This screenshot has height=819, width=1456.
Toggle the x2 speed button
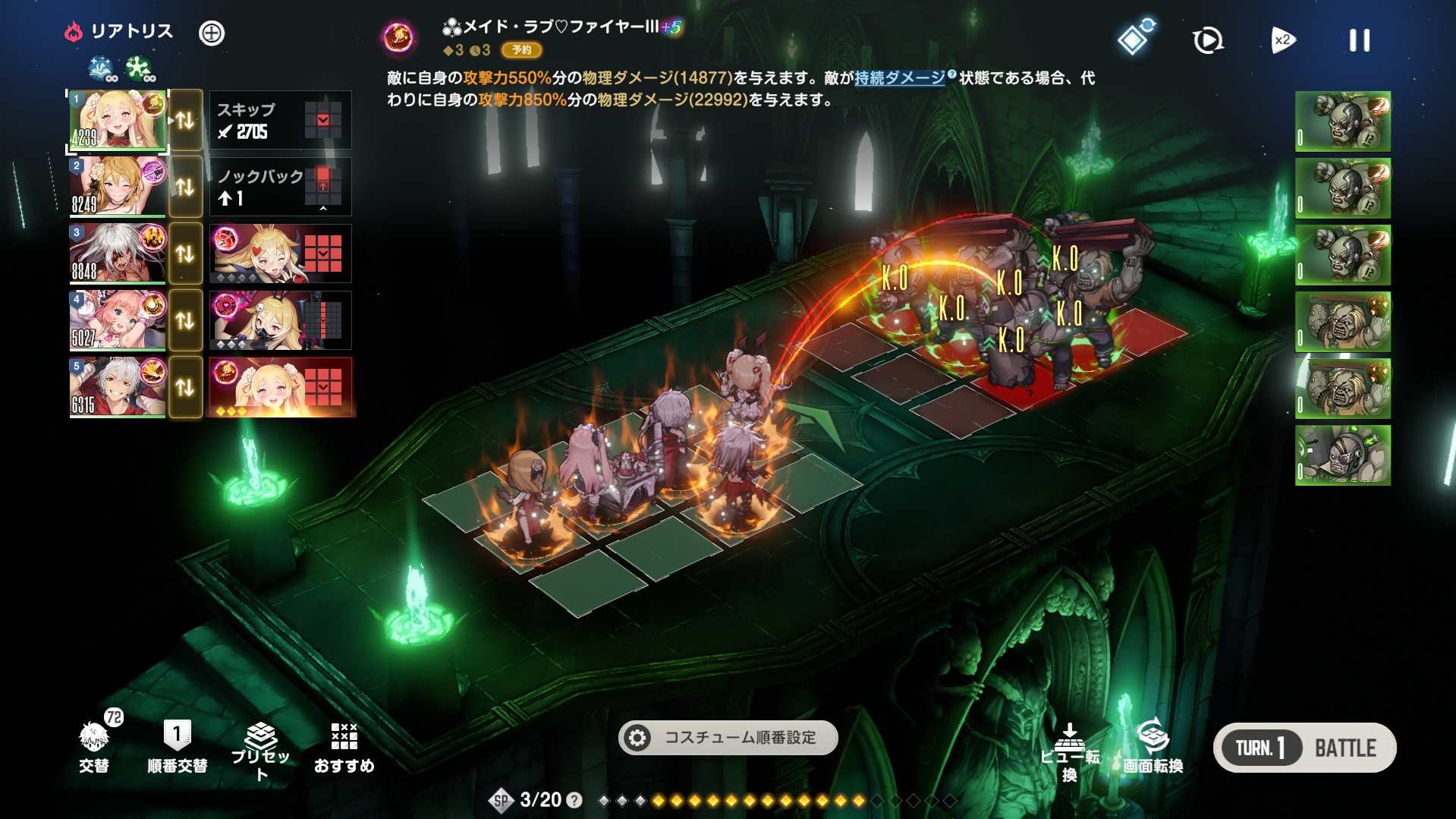coord(1282,40)
